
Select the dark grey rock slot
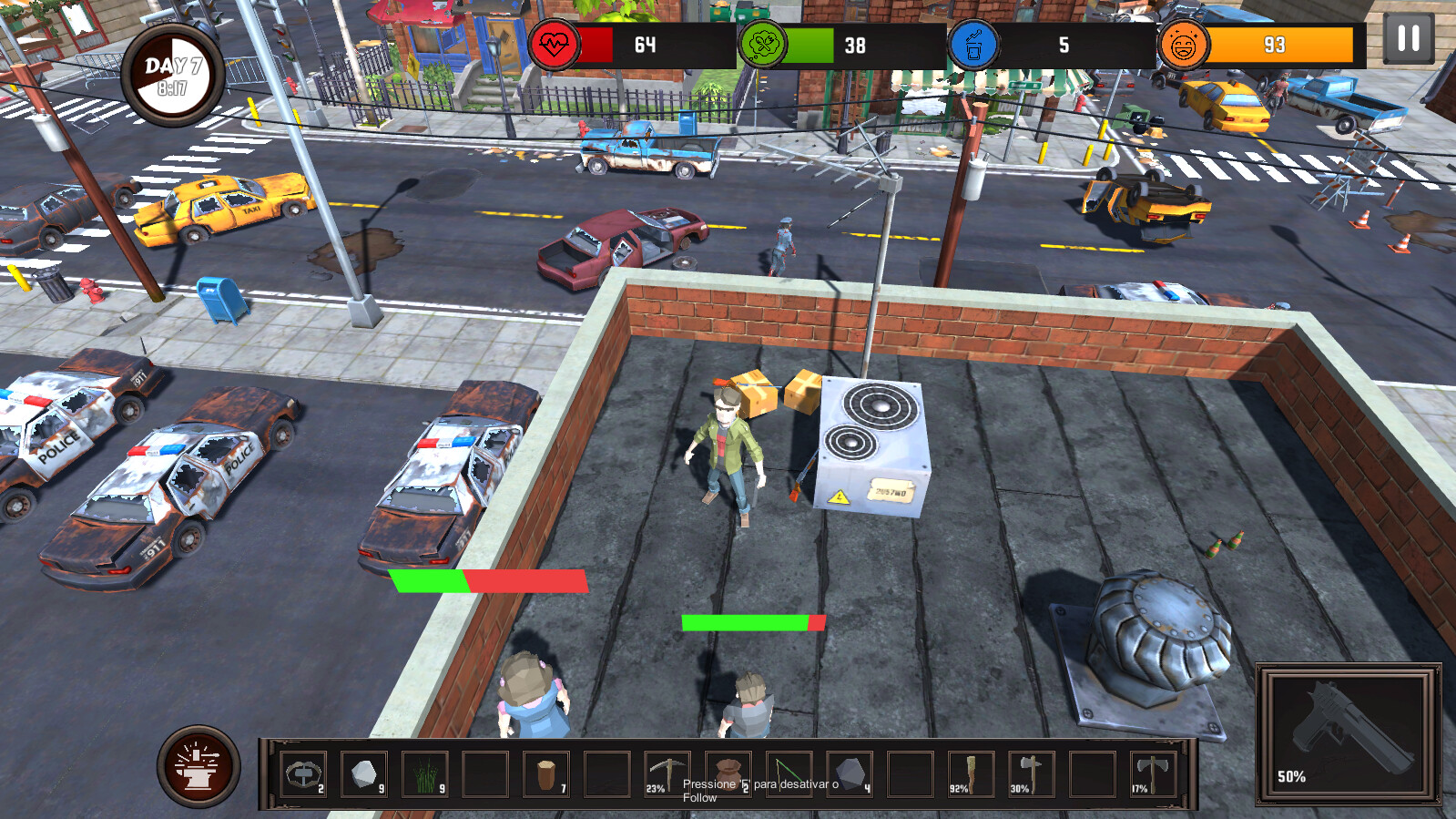(850, 774)
